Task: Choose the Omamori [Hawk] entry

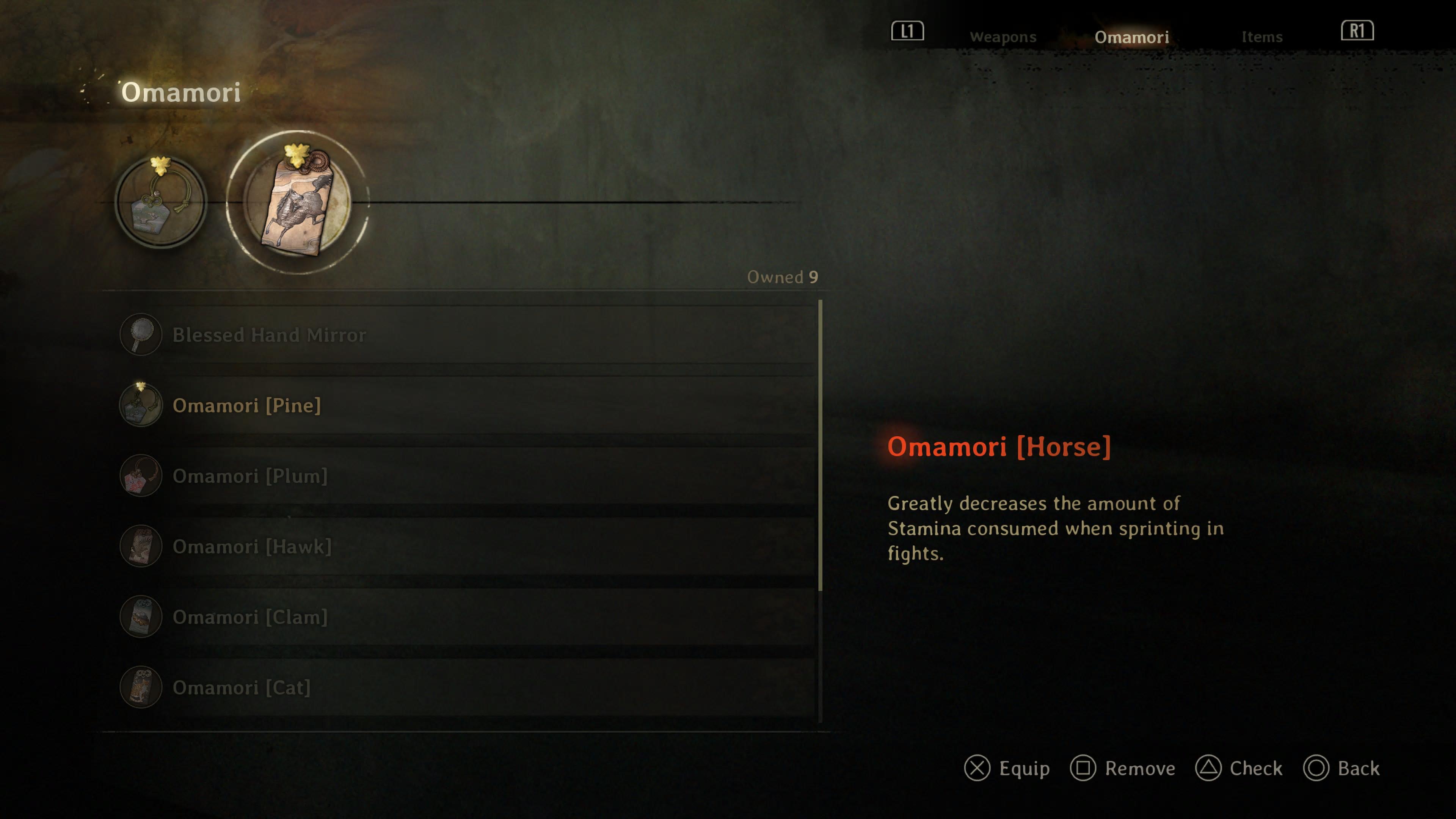Action: (x=251, y=546)
